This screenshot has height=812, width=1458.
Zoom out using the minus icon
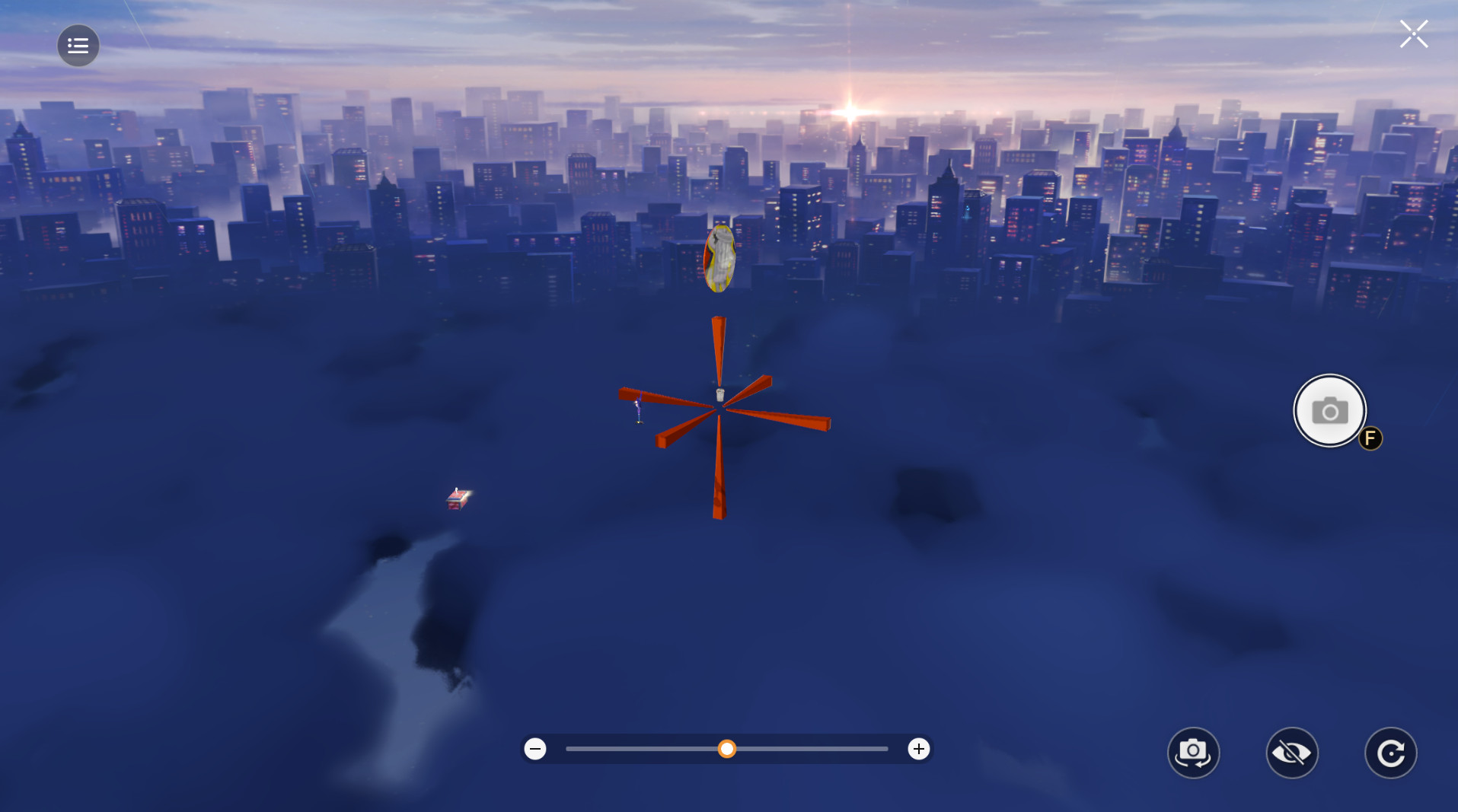tap(535, 749)
